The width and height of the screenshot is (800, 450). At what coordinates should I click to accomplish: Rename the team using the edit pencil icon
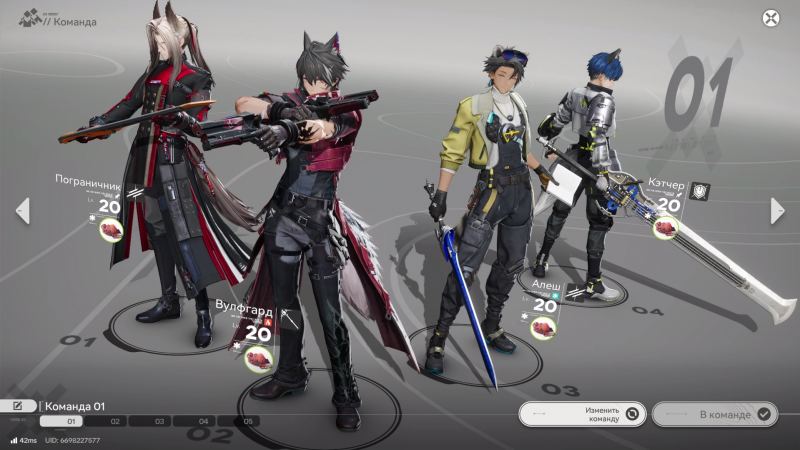pyautogui.click(x=18, y=406)
